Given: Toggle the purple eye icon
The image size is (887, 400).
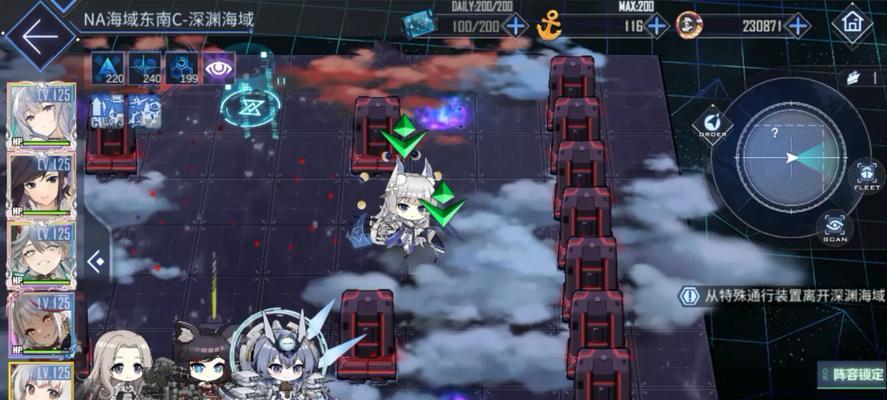Looking at the screenshot, I should coord(219,68).
